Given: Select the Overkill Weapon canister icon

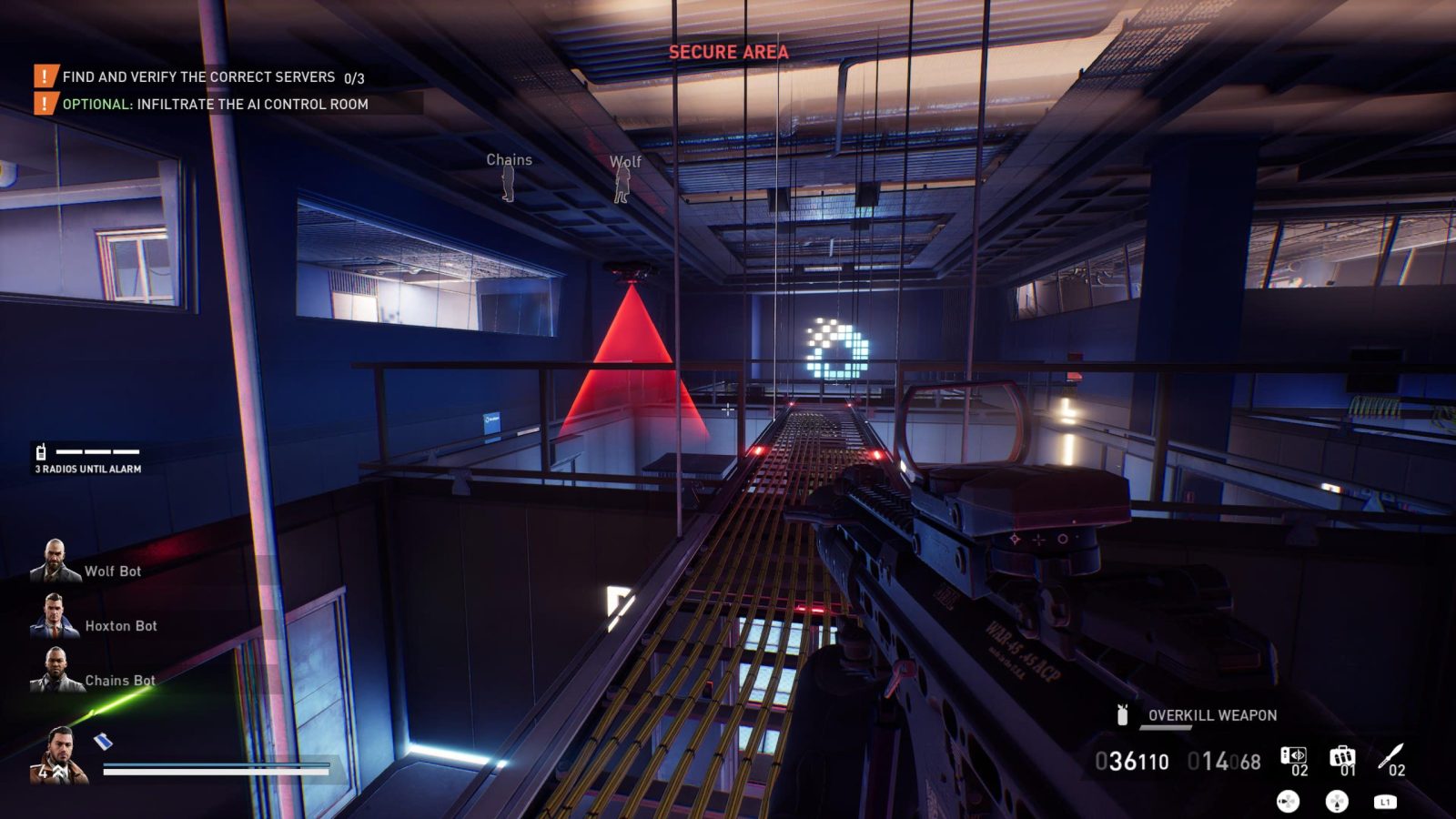Looking at the screenshot, I should [1123, 715].
